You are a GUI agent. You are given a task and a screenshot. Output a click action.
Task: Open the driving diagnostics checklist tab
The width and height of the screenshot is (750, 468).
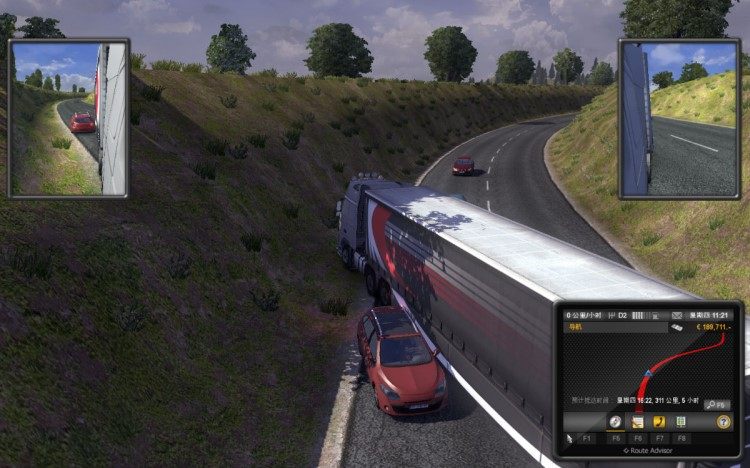pos(681,422)
